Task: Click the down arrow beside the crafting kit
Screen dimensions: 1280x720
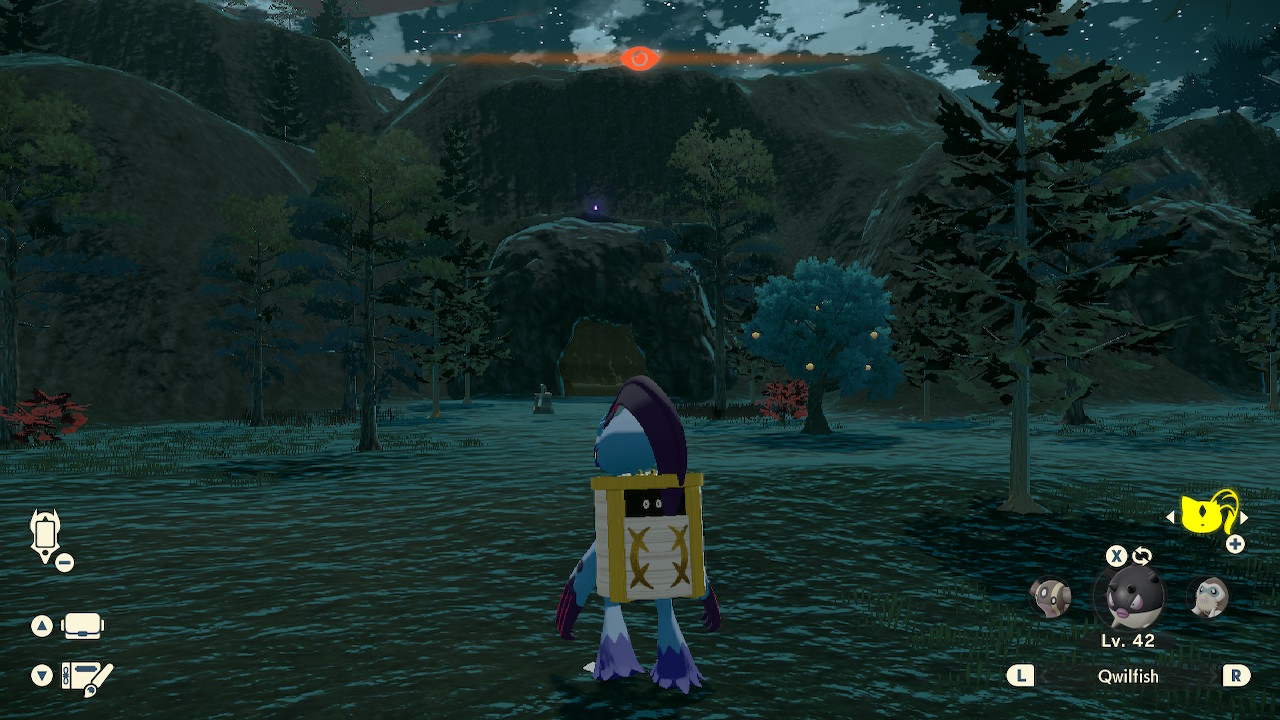Action: (40, 673)
